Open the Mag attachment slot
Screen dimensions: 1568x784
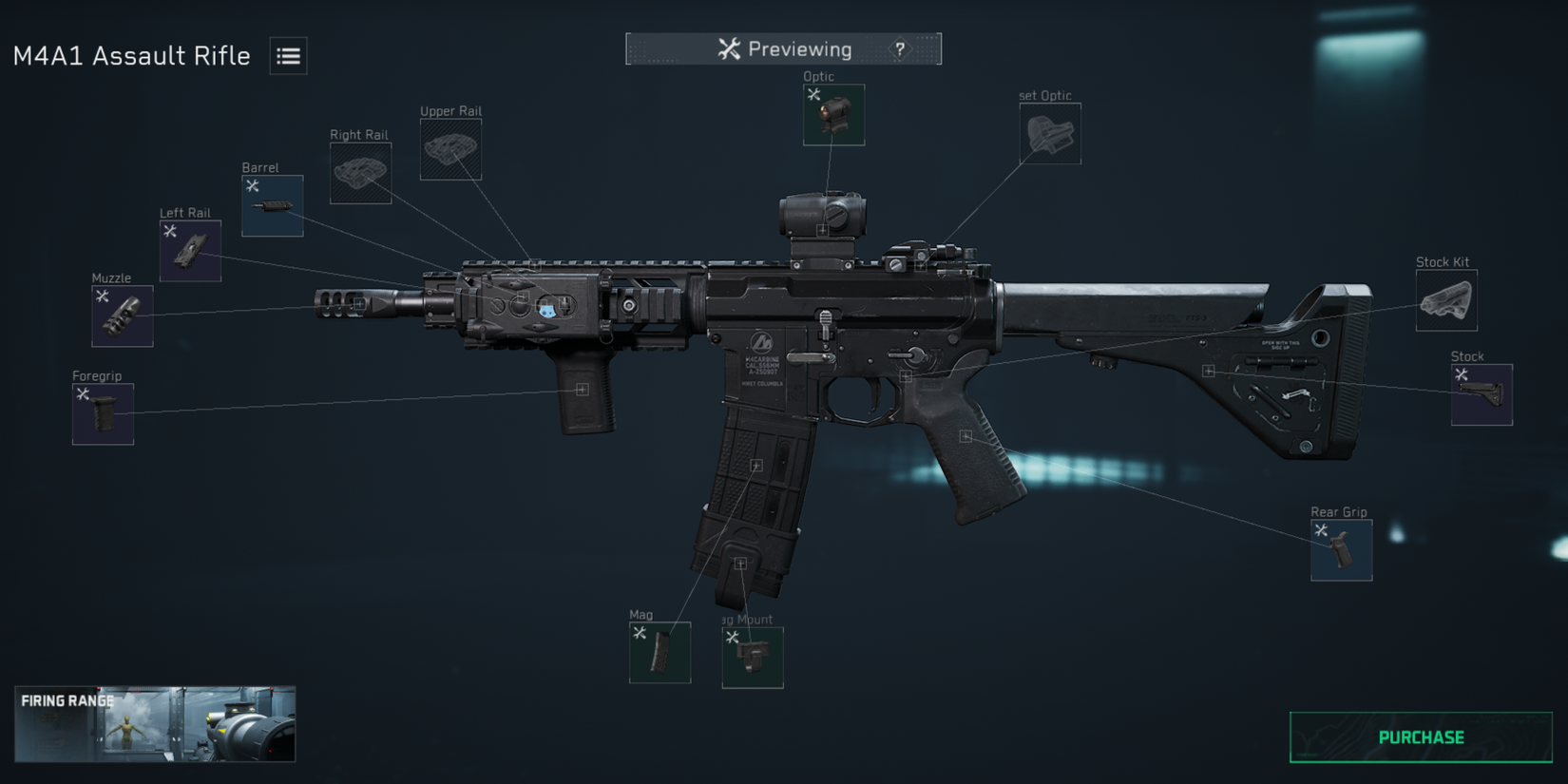point(661,653)
